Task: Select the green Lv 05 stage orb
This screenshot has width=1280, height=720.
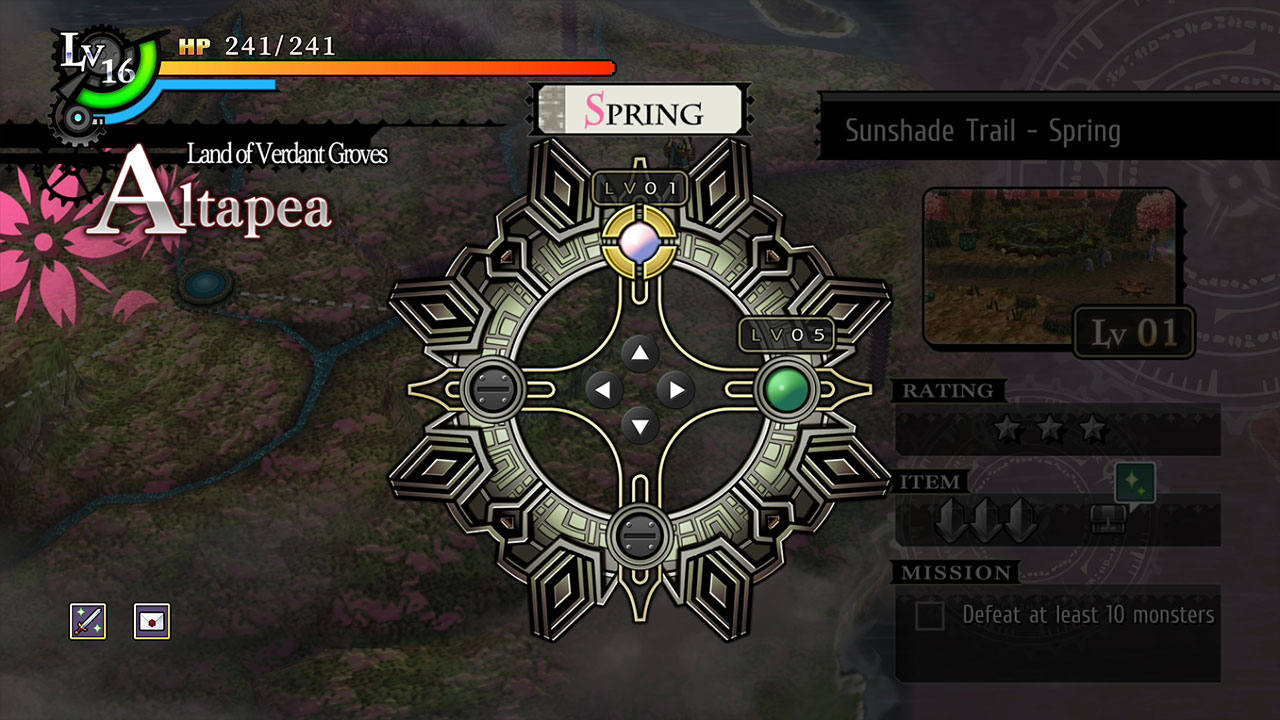Action: coord(789,390)
